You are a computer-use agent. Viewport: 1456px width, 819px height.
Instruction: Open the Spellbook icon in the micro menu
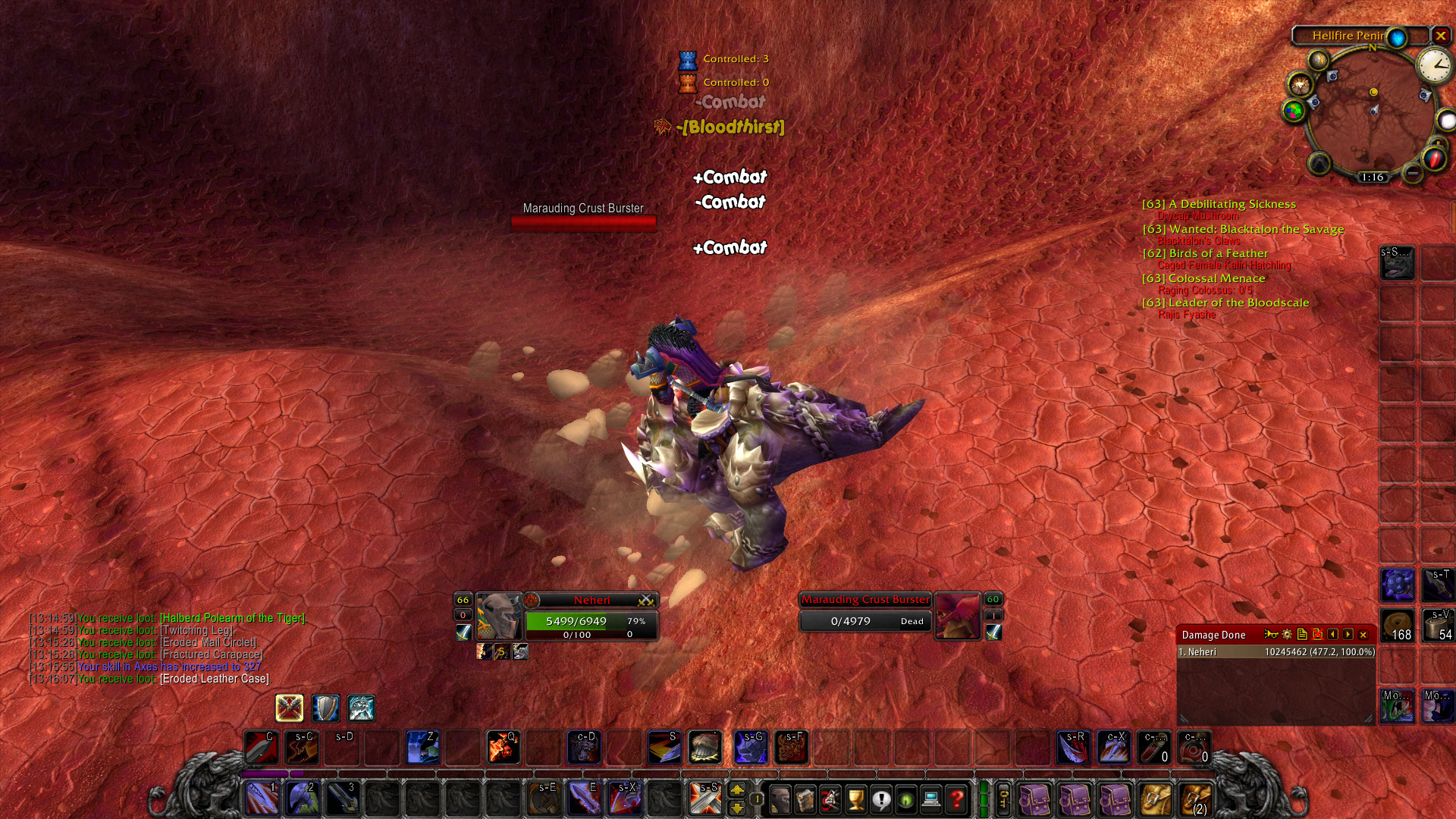pos(805,800)
